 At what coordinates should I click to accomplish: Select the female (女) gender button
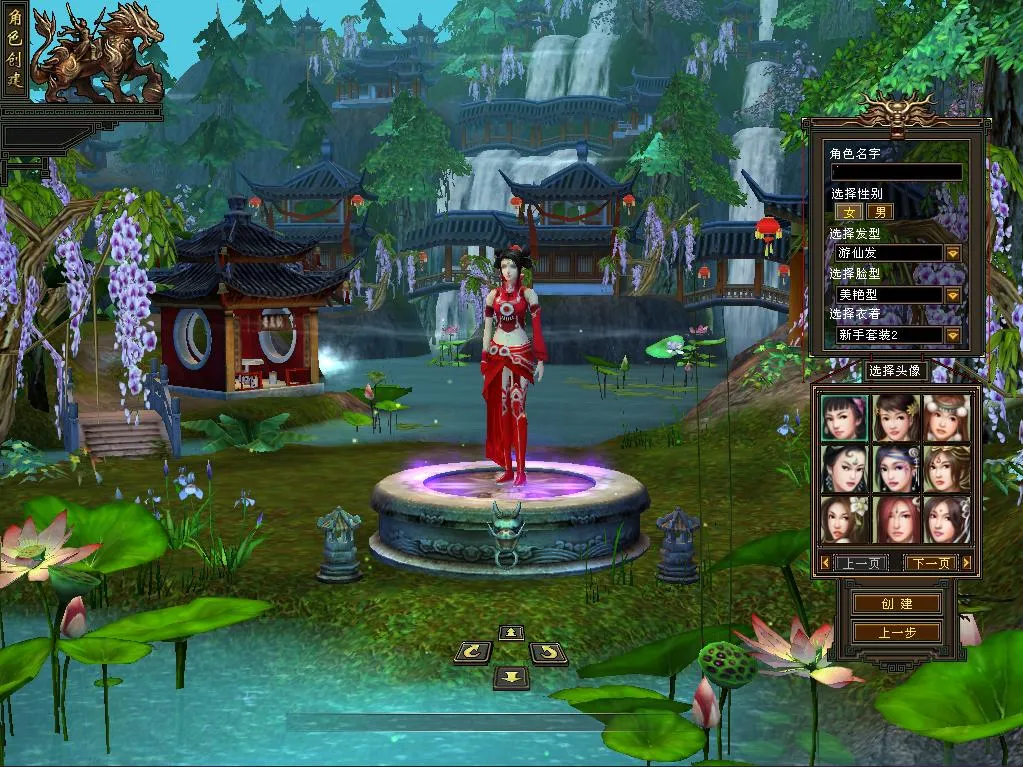click(x=848, y=212)
